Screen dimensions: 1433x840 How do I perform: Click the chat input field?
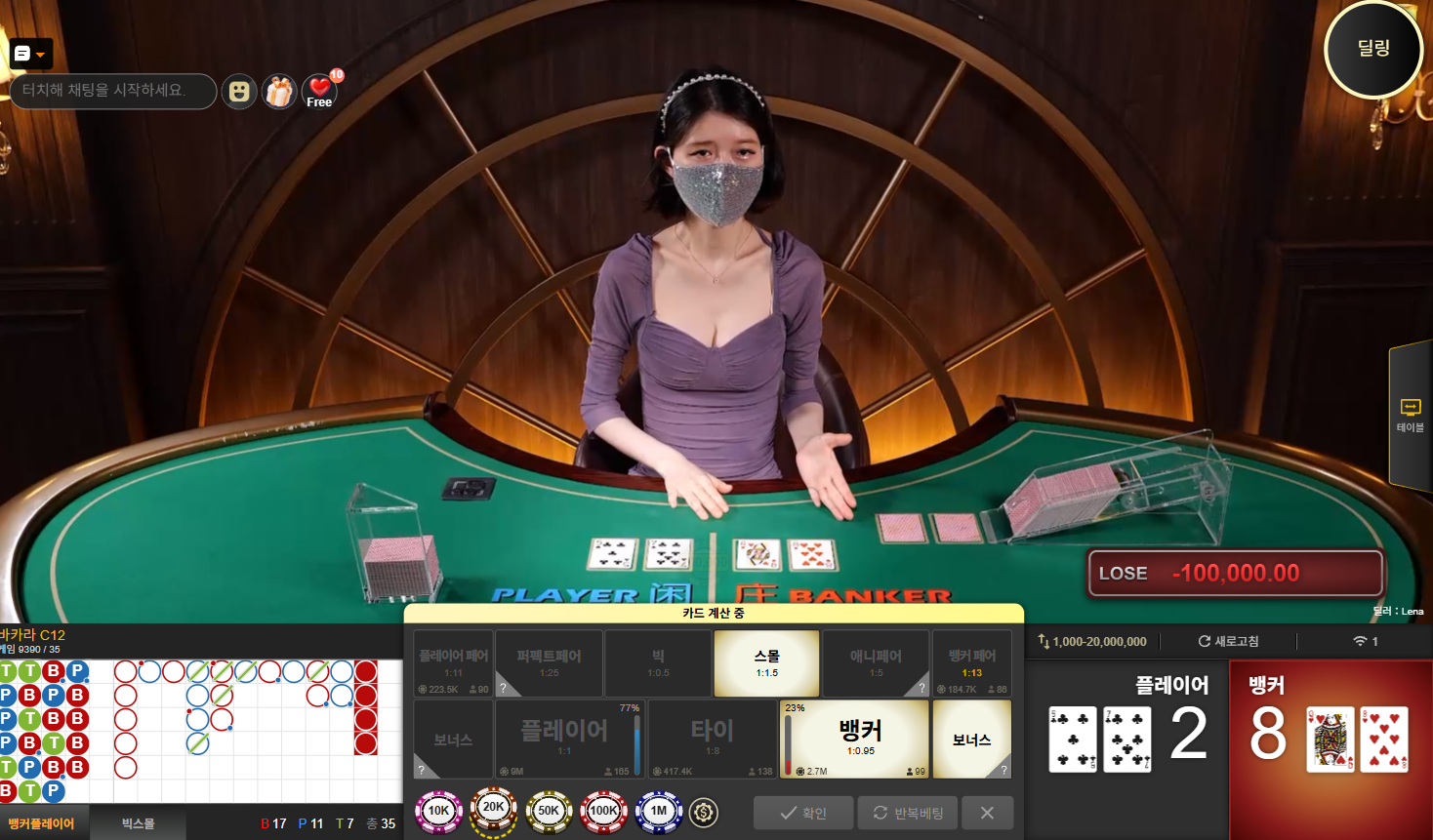coord(112,91)
